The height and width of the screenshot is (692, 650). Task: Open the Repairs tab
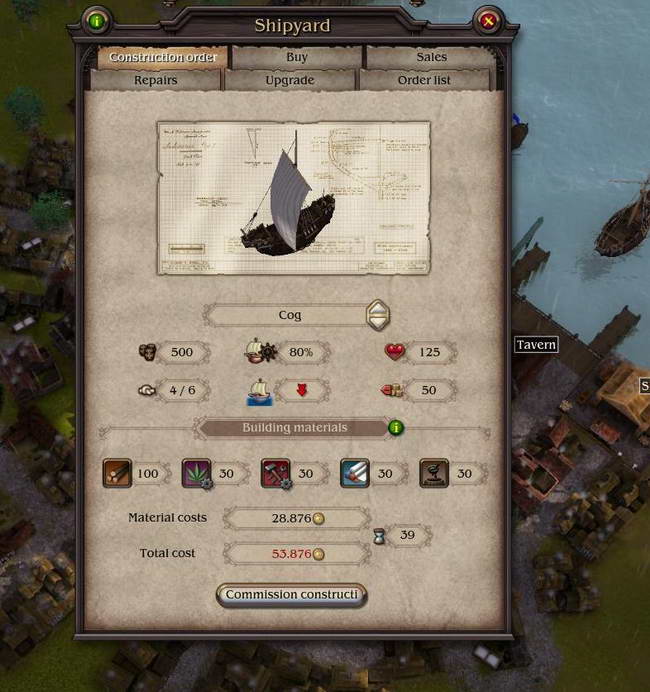tap(156, 80)
